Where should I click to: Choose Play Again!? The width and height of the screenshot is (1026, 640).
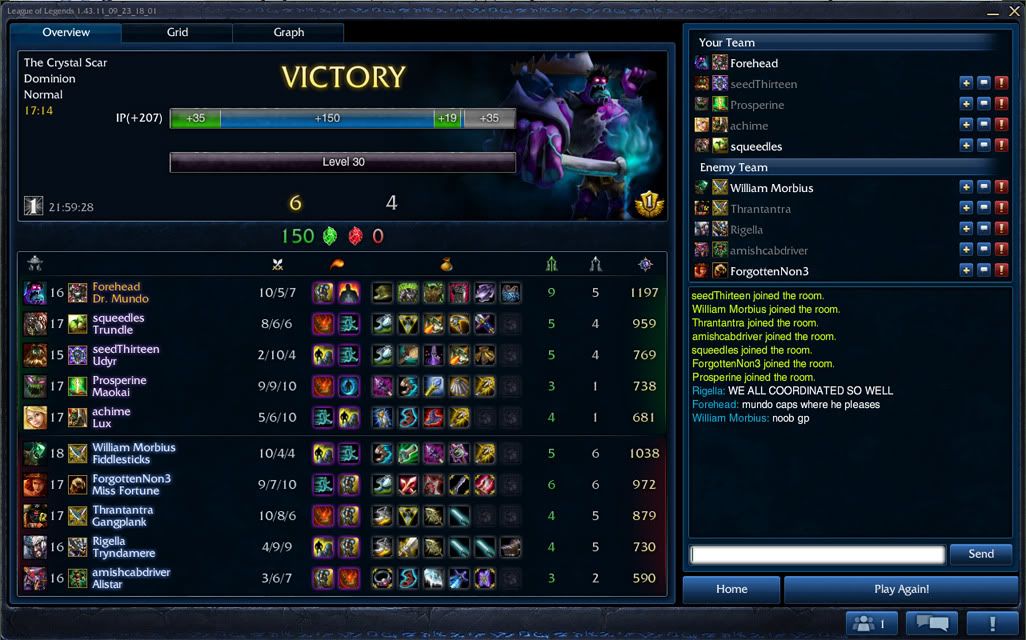tap(901, 589)
